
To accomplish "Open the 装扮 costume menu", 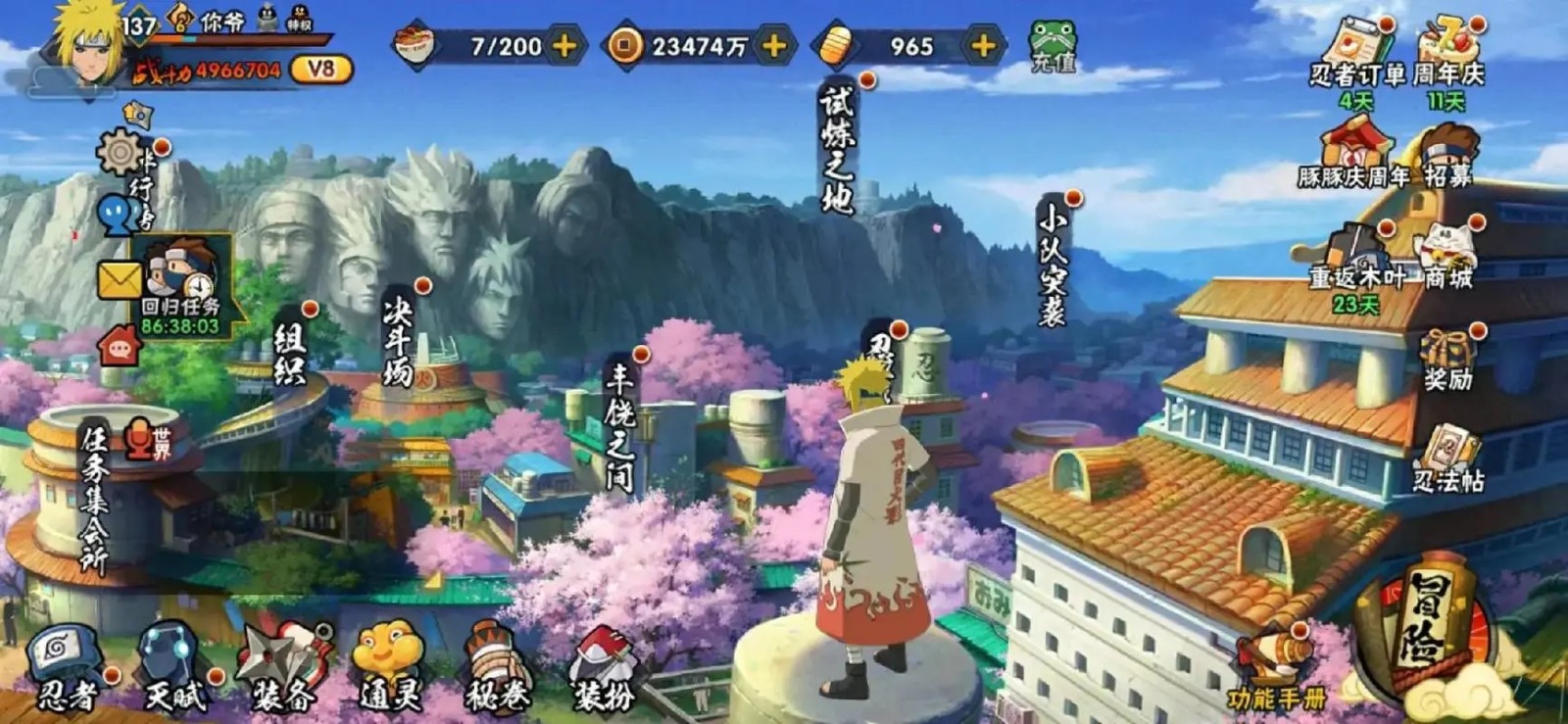I will tap(604, 668).
